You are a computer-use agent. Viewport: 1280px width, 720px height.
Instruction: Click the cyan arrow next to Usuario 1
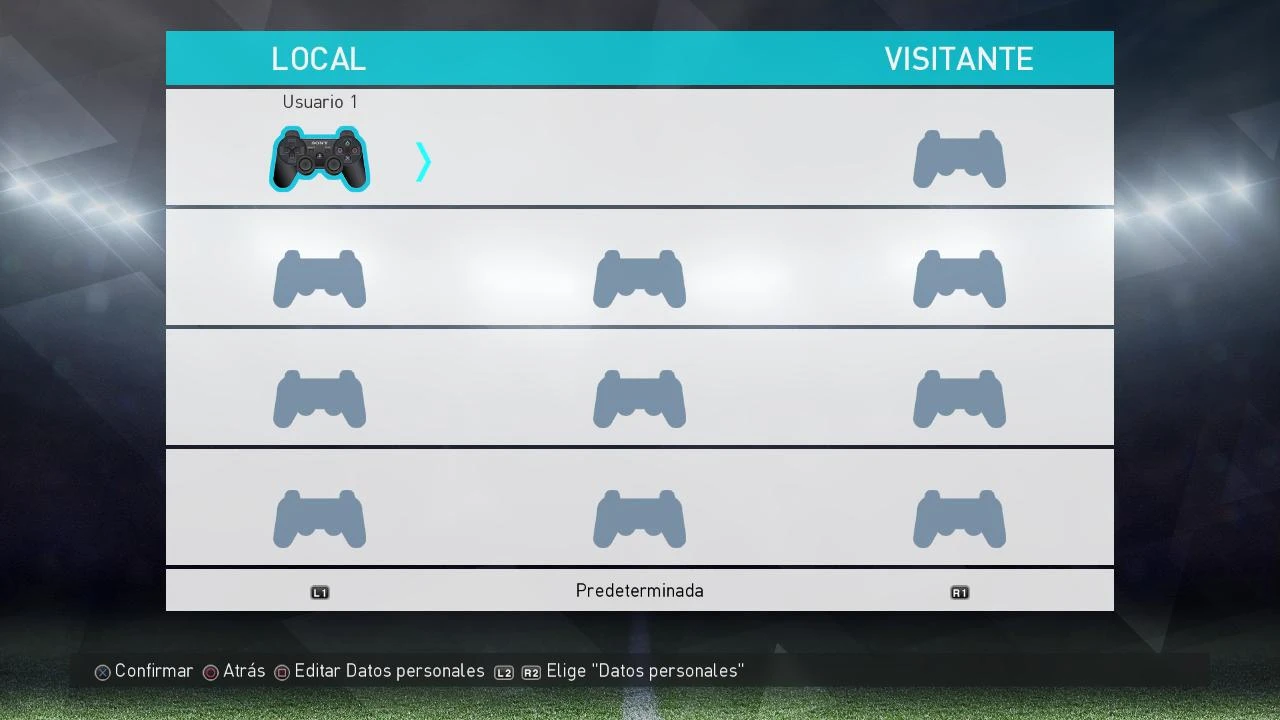(x=423, y=161)
